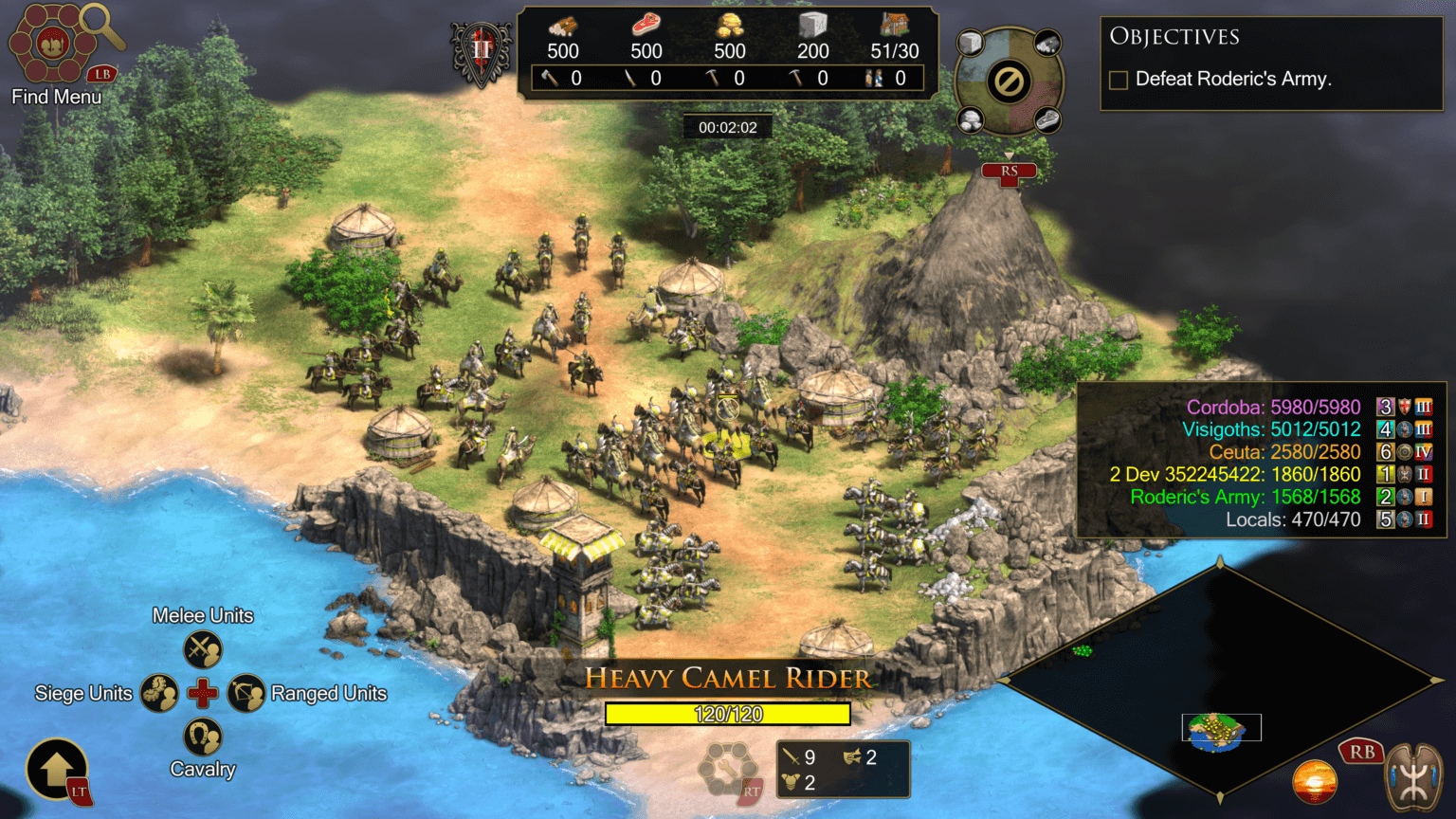Click Cordoba in the diplomacy score panel
Image resolution: width=1456 pixels, height=819 pixels.
1275,406
